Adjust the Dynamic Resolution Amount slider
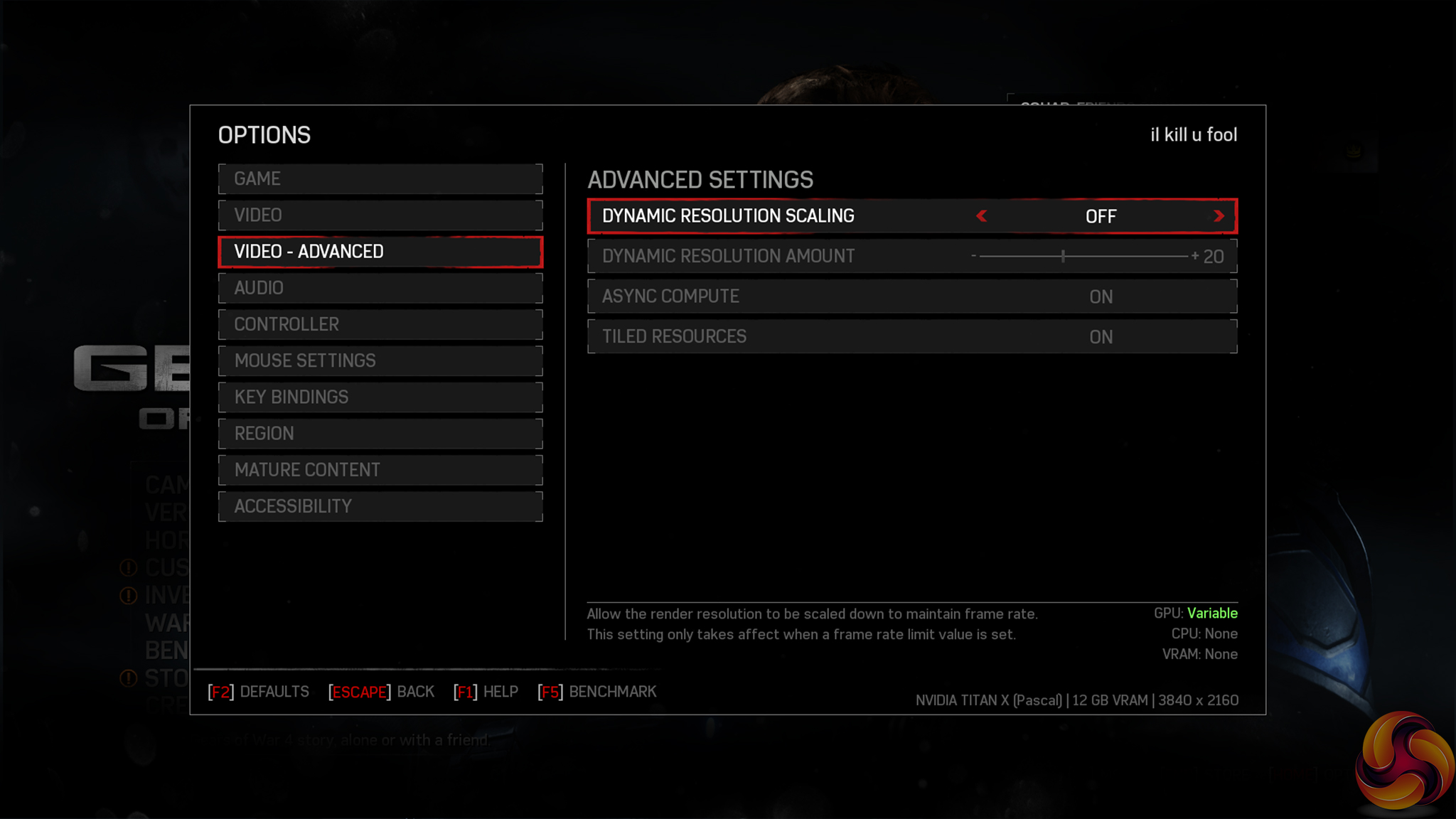This screenshot has width=1456, height=819. click(1063, 256)
